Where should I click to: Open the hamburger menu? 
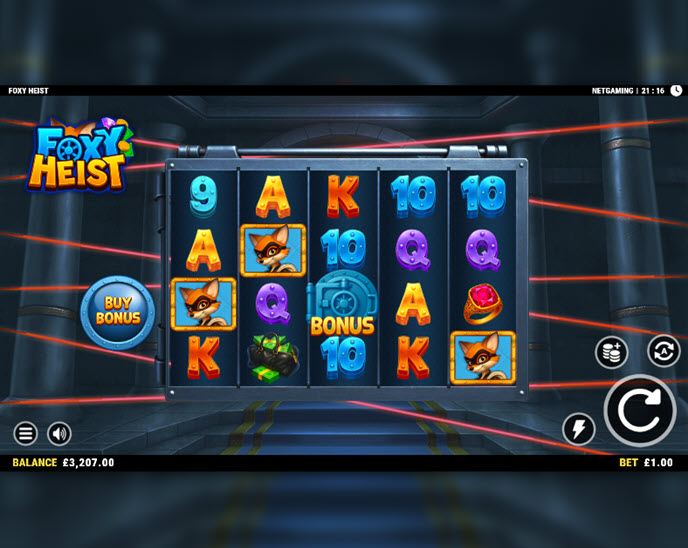(x=26, y=433)
